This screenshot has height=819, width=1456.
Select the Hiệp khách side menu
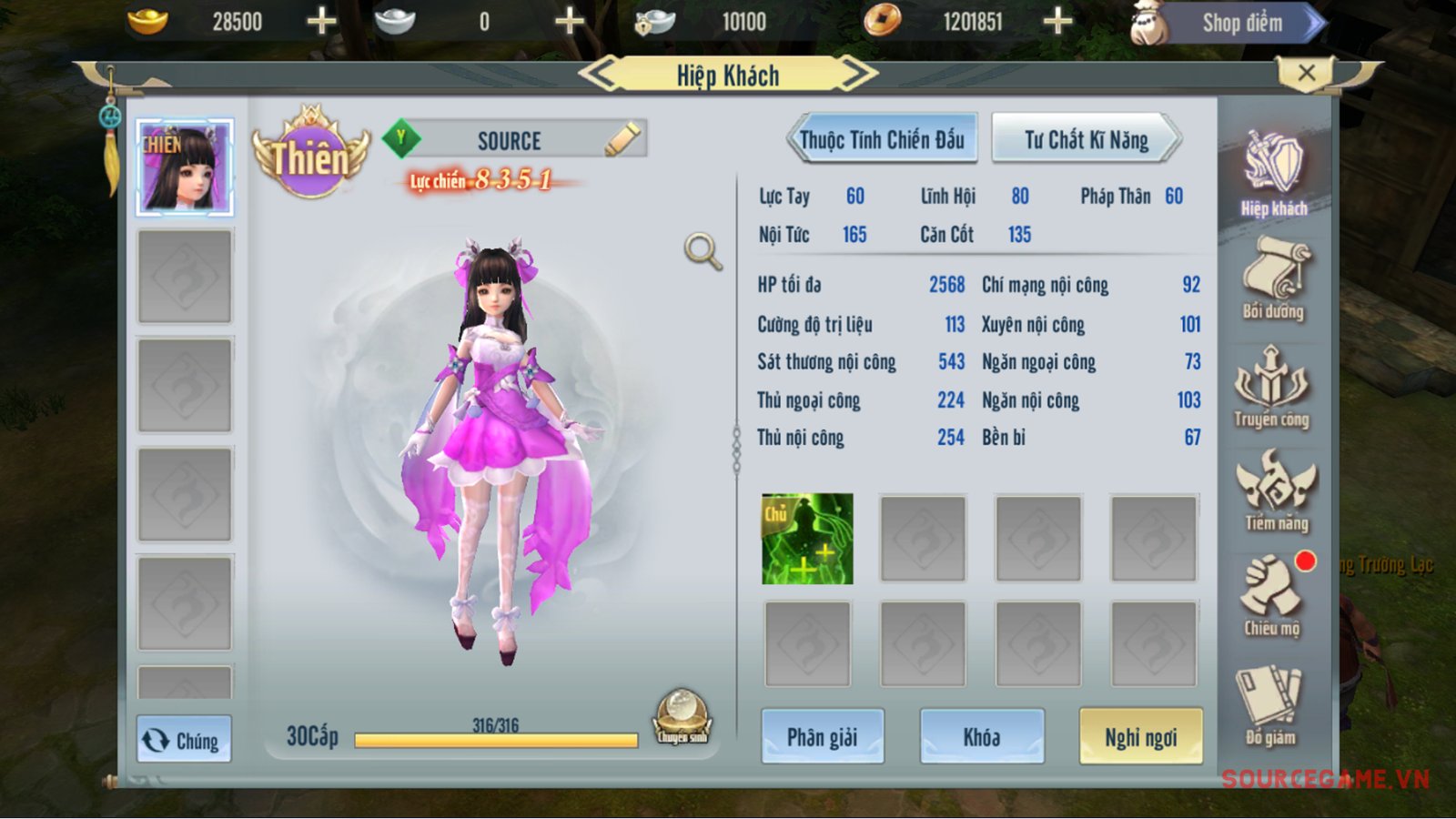[x=1273, y=175]
